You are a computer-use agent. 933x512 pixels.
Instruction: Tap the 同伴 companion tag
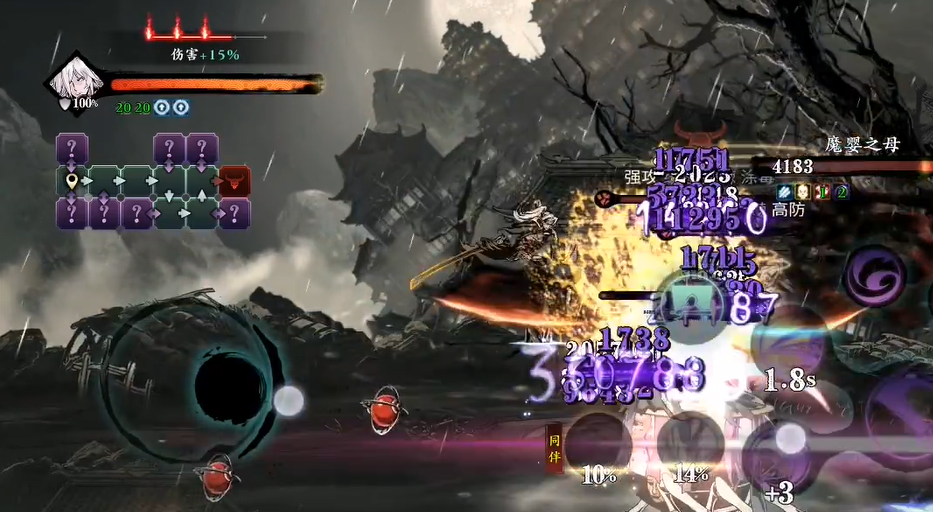[x=554, y=447]
